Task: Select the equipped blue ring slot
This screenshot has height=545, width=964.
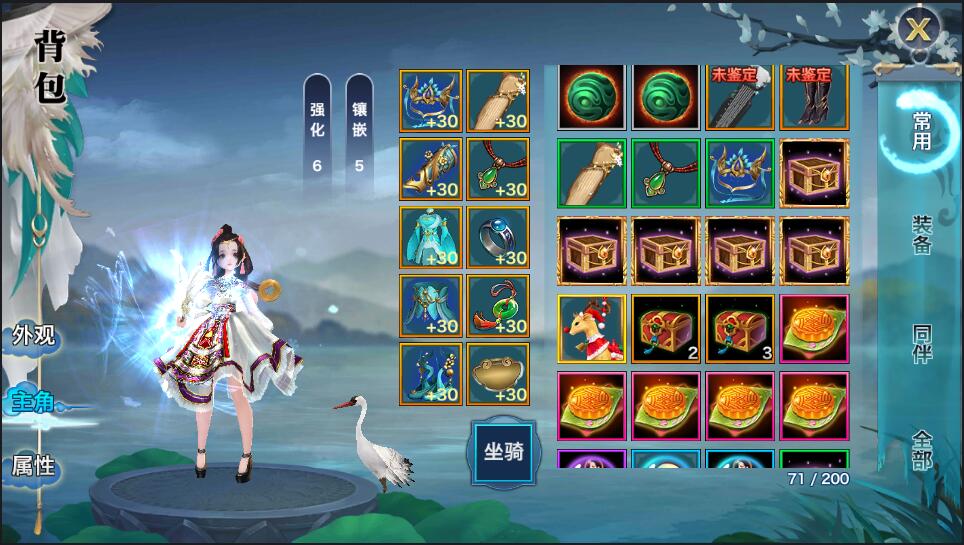Action: point(498,238)
